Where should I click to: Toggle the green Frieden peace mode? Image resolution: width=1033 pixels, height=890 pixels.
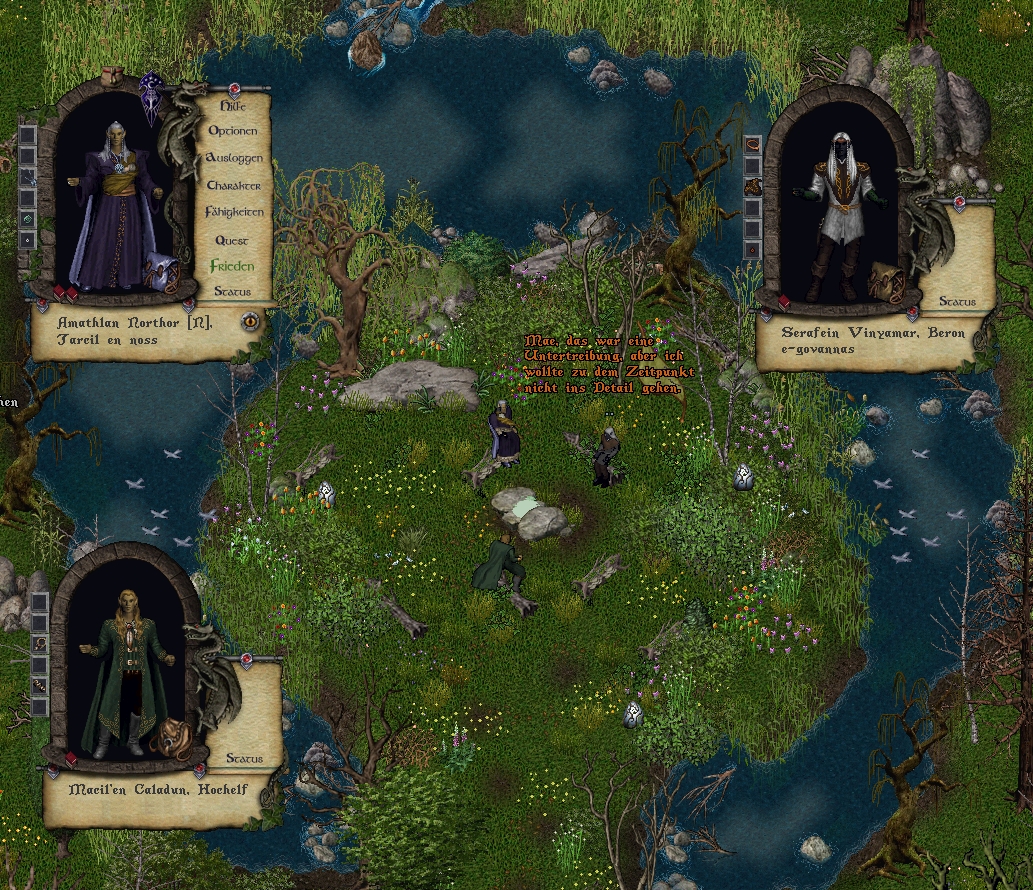coord(232,267)
